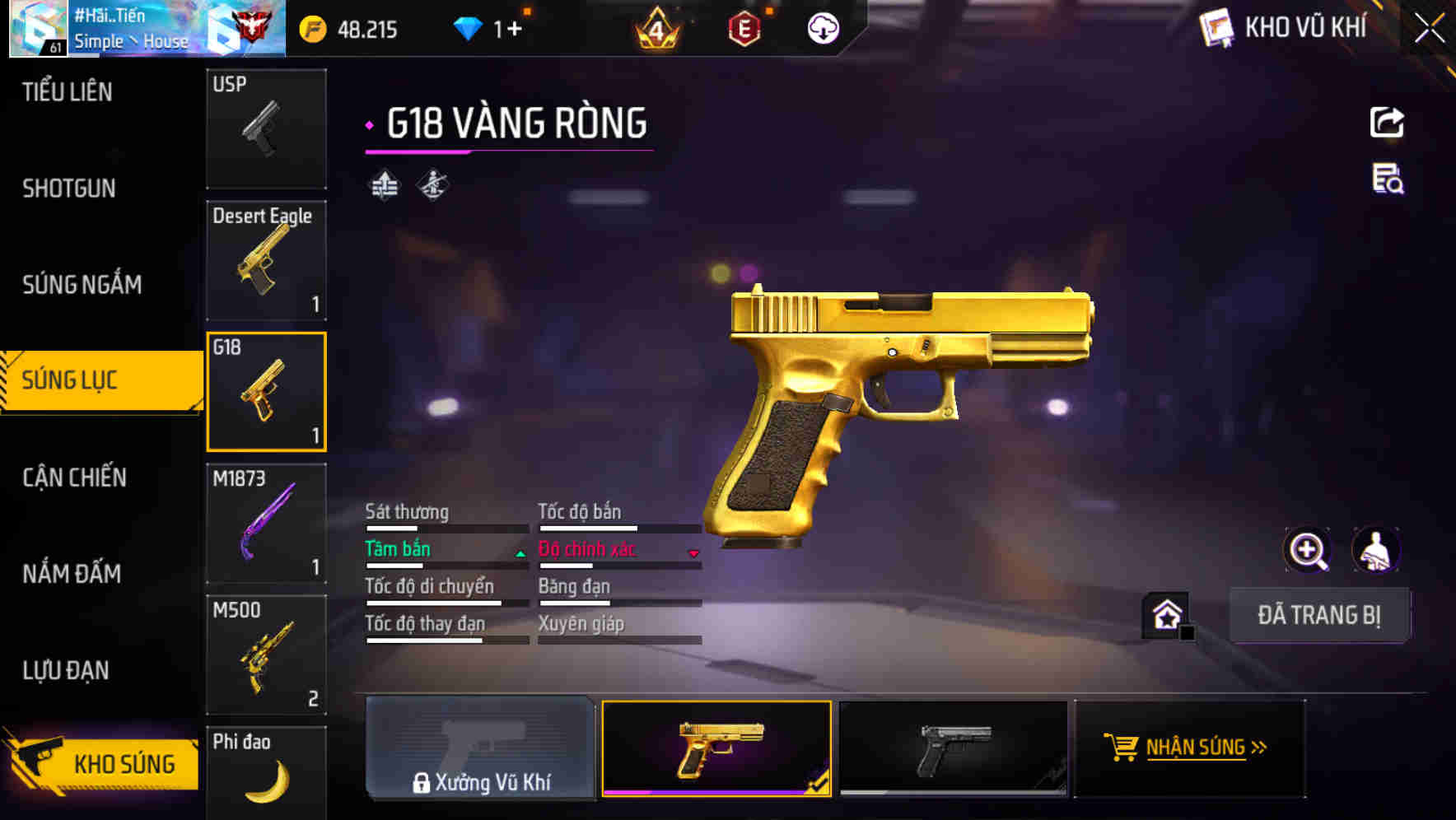Open the download cloud icon in the top bar

[x=821, y=27]
